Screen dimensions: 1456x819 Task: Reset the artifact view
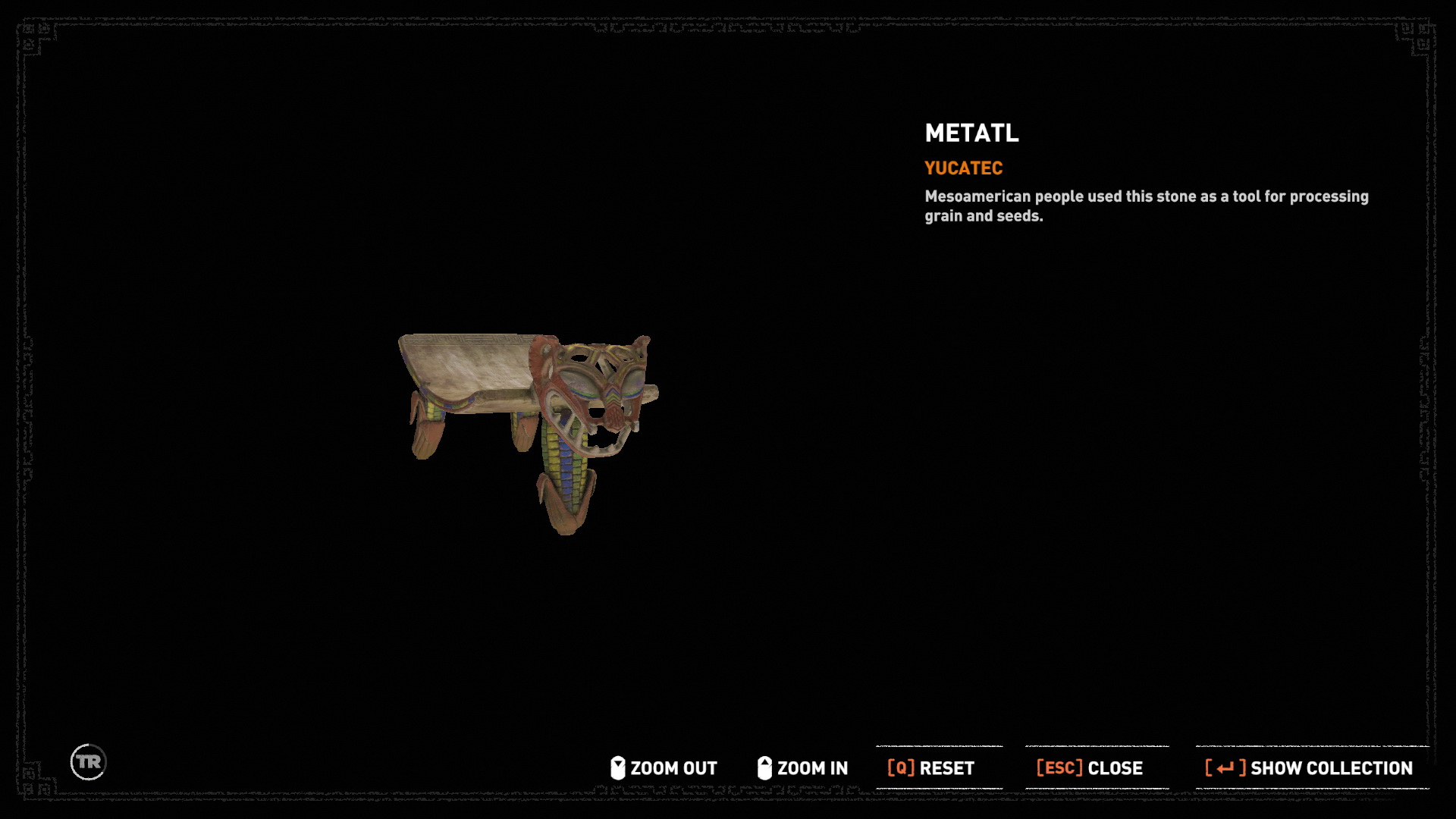[x=931, y=768]
